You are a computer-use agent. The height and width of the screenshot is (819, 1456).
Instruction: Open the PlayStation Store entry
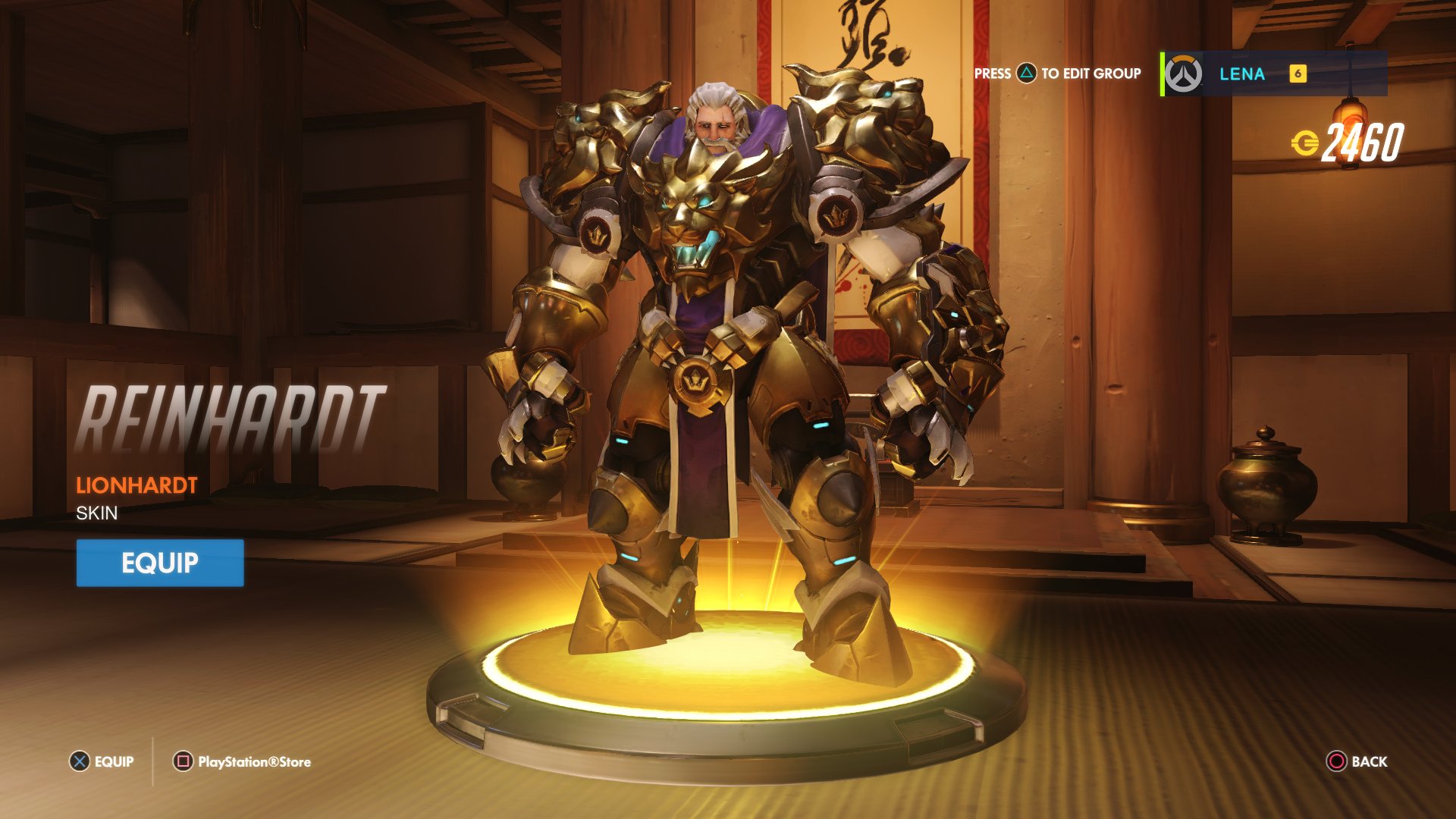click(x=254, y=761)
